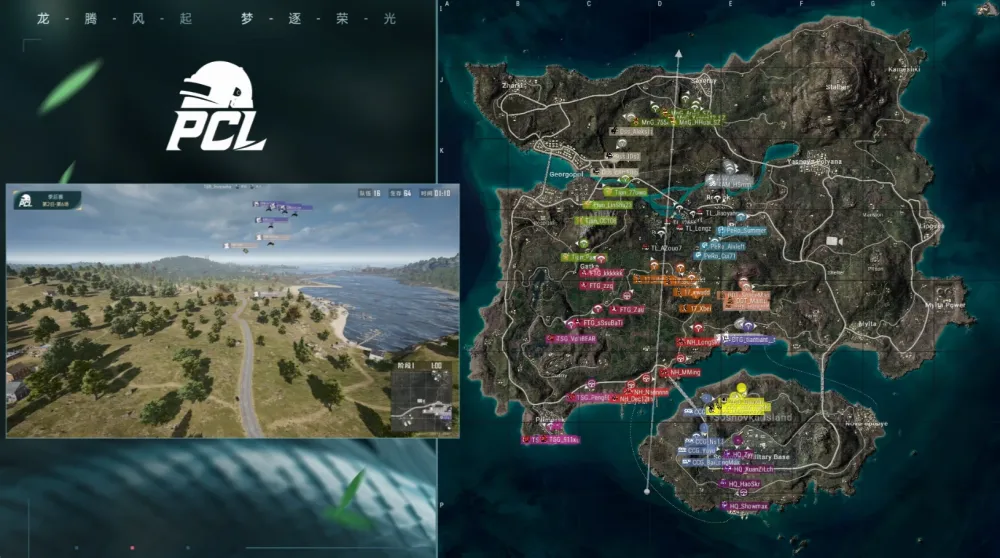This screenshot has height=558, width=1000.
Task: Click the NH_MMing player label
Action: (685, 372)
